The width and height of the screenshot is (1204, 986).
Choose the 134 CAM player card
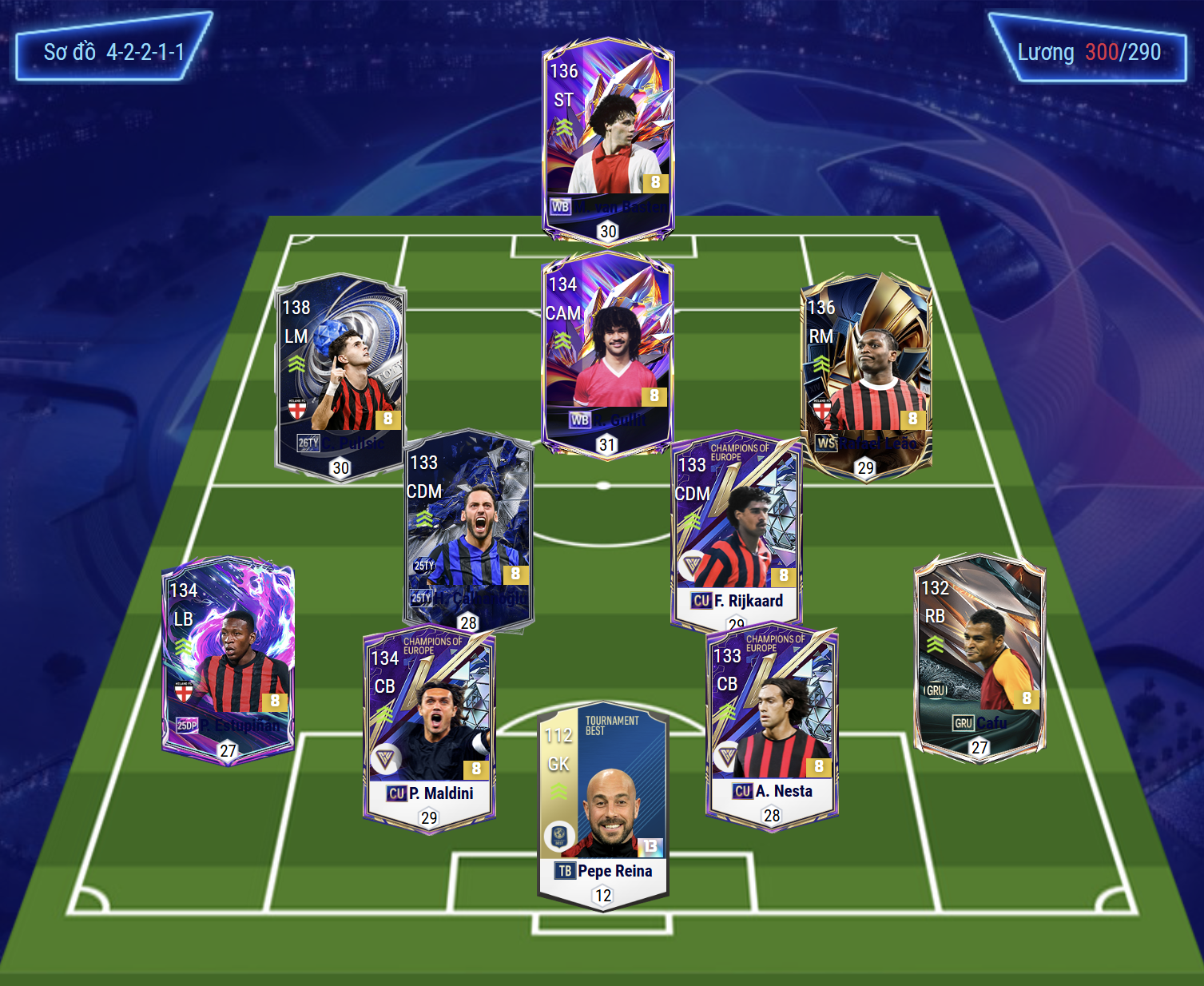point(607,353)
